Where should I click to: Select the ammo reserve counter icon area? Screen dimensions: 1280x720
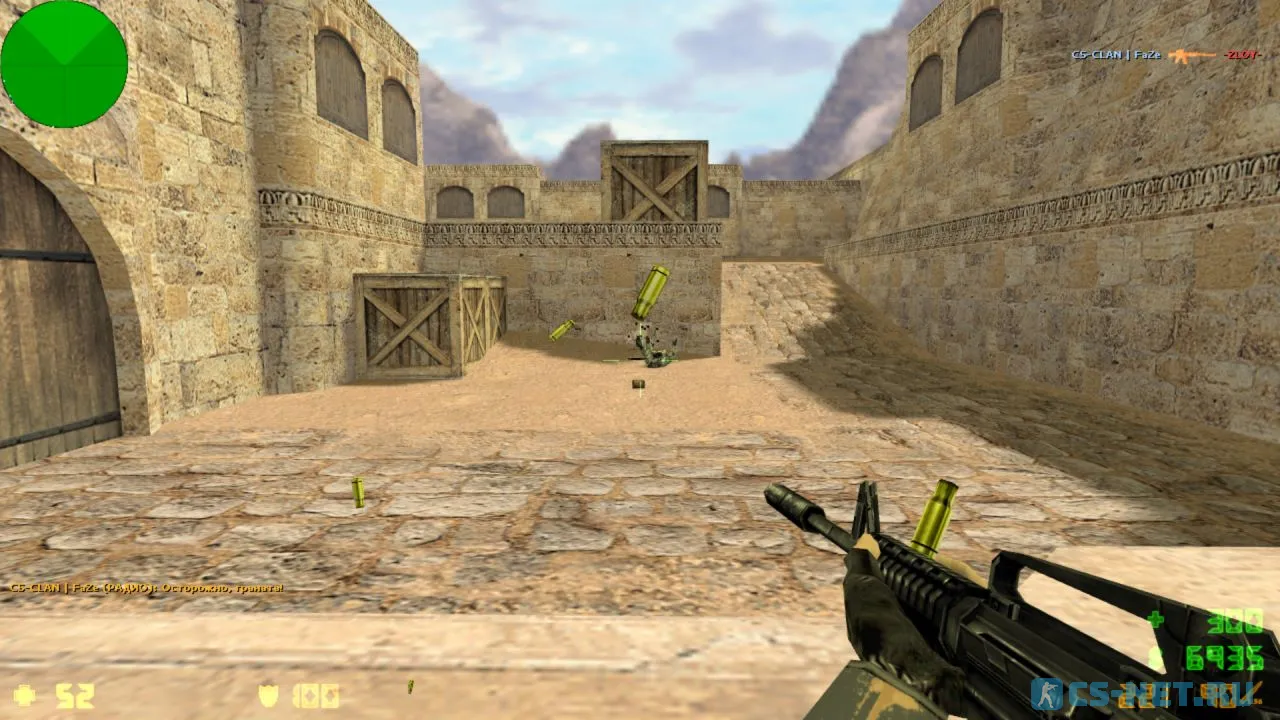pos(1155,618)
